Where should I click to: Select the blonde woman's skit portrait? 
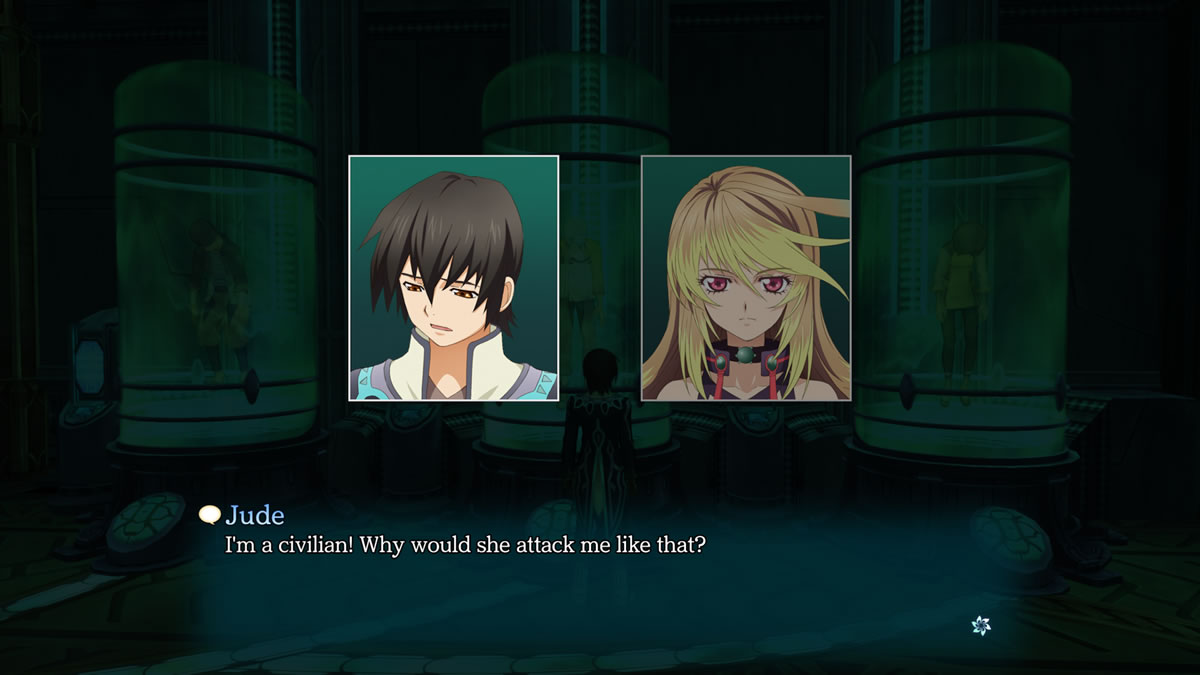(x=746, y=278)
